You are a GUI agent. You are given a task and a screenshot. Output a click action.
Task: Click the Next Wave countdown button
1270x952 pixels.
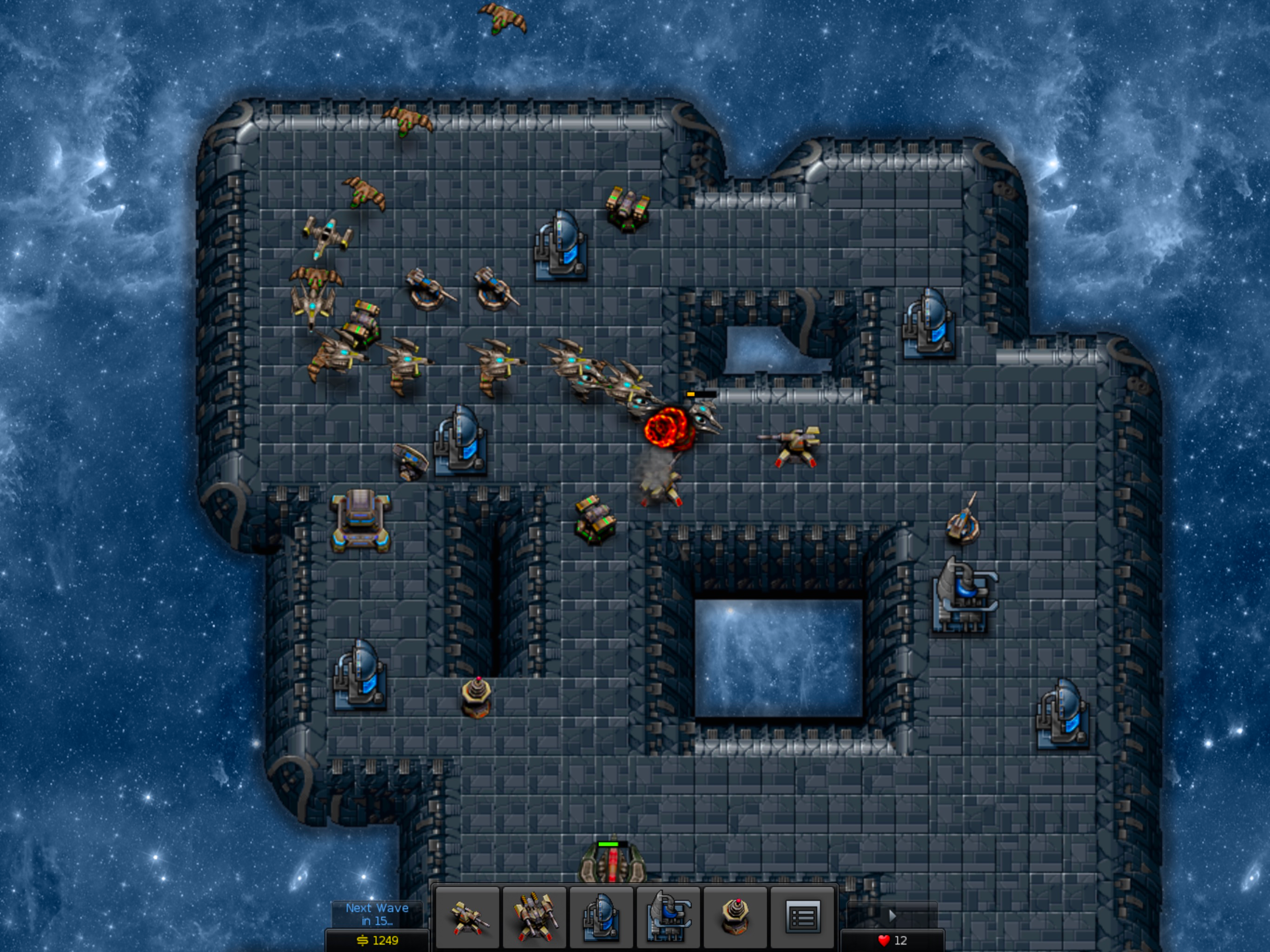(x=377, y=914)
